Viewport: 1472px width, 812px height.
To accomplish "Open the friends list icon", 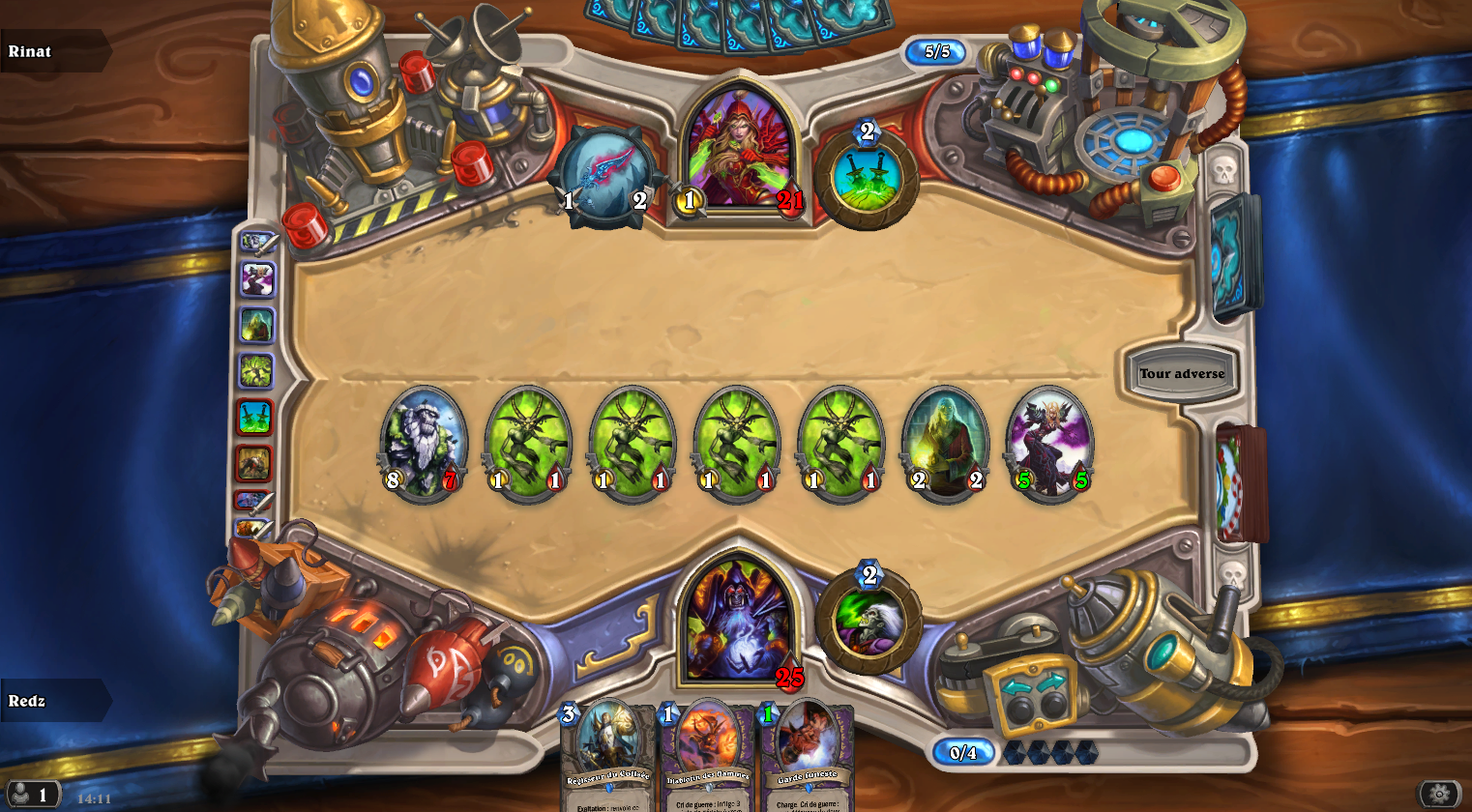I will pos(29,794).
